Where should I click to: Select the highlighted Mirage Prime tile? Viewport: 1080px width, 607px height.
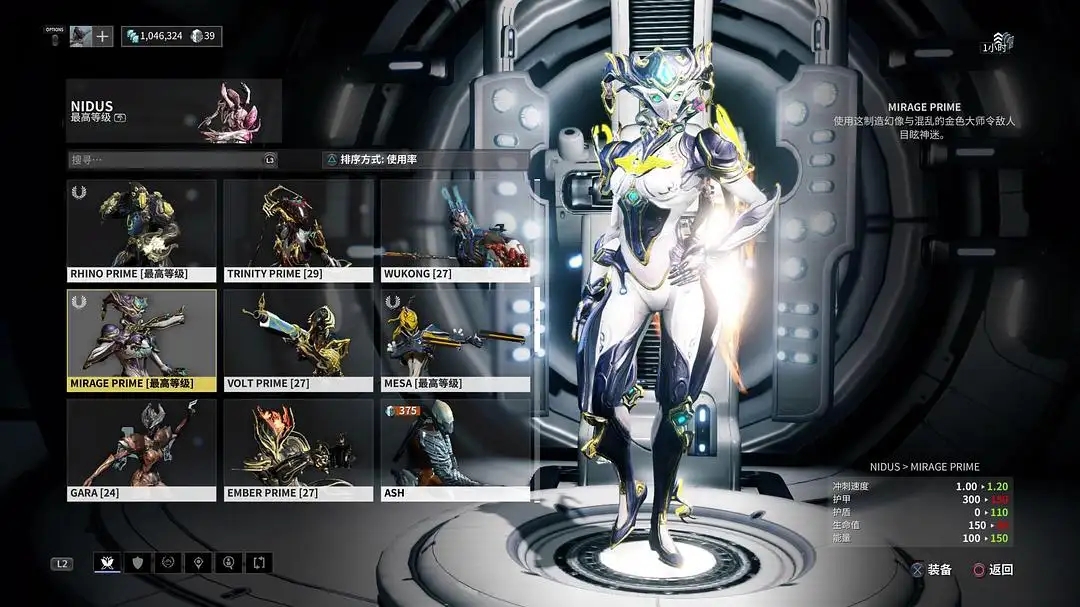[141, 340]
